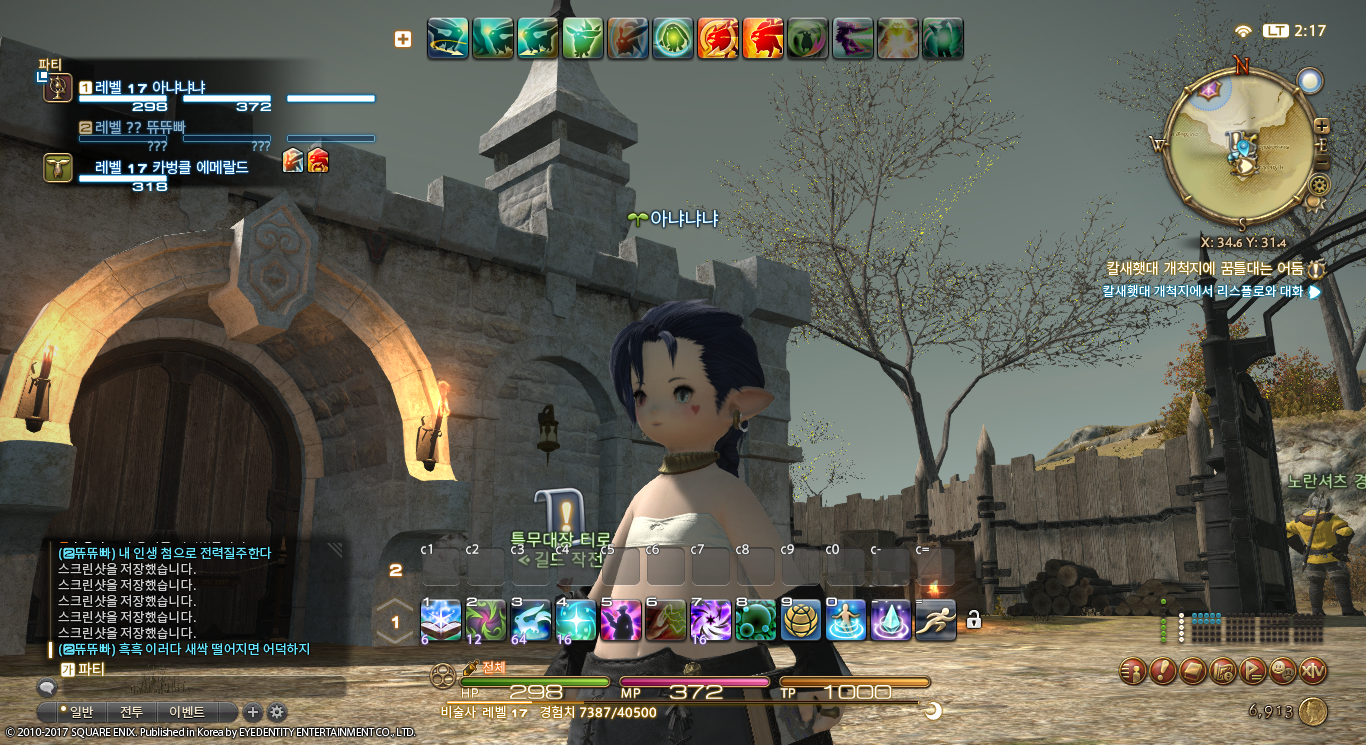
Task: Summon Carbuncle from hotbar slot 3
Action: coord(531,620)
